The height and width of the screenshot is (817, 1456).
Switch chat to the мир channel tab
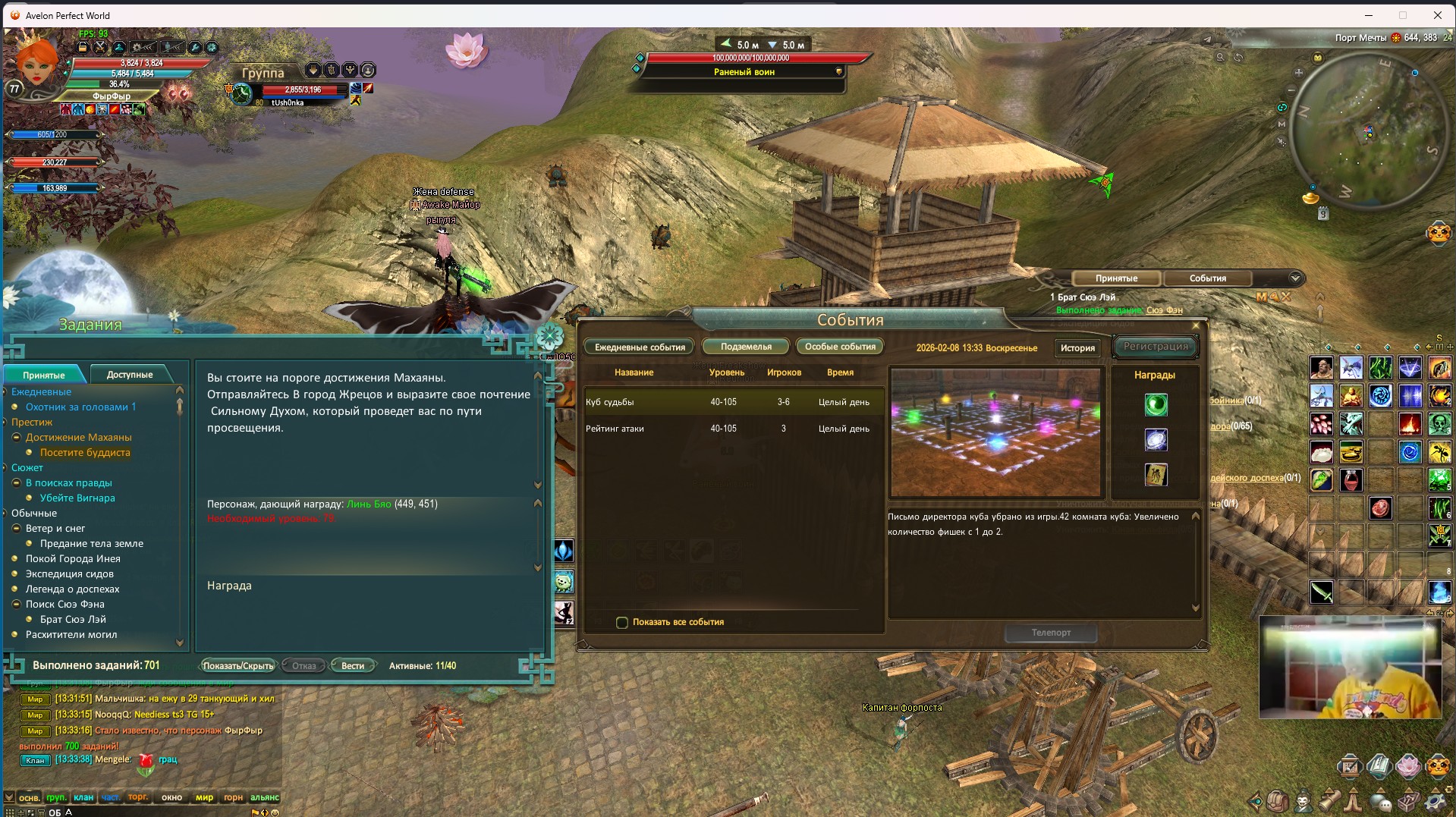point(204,797)
